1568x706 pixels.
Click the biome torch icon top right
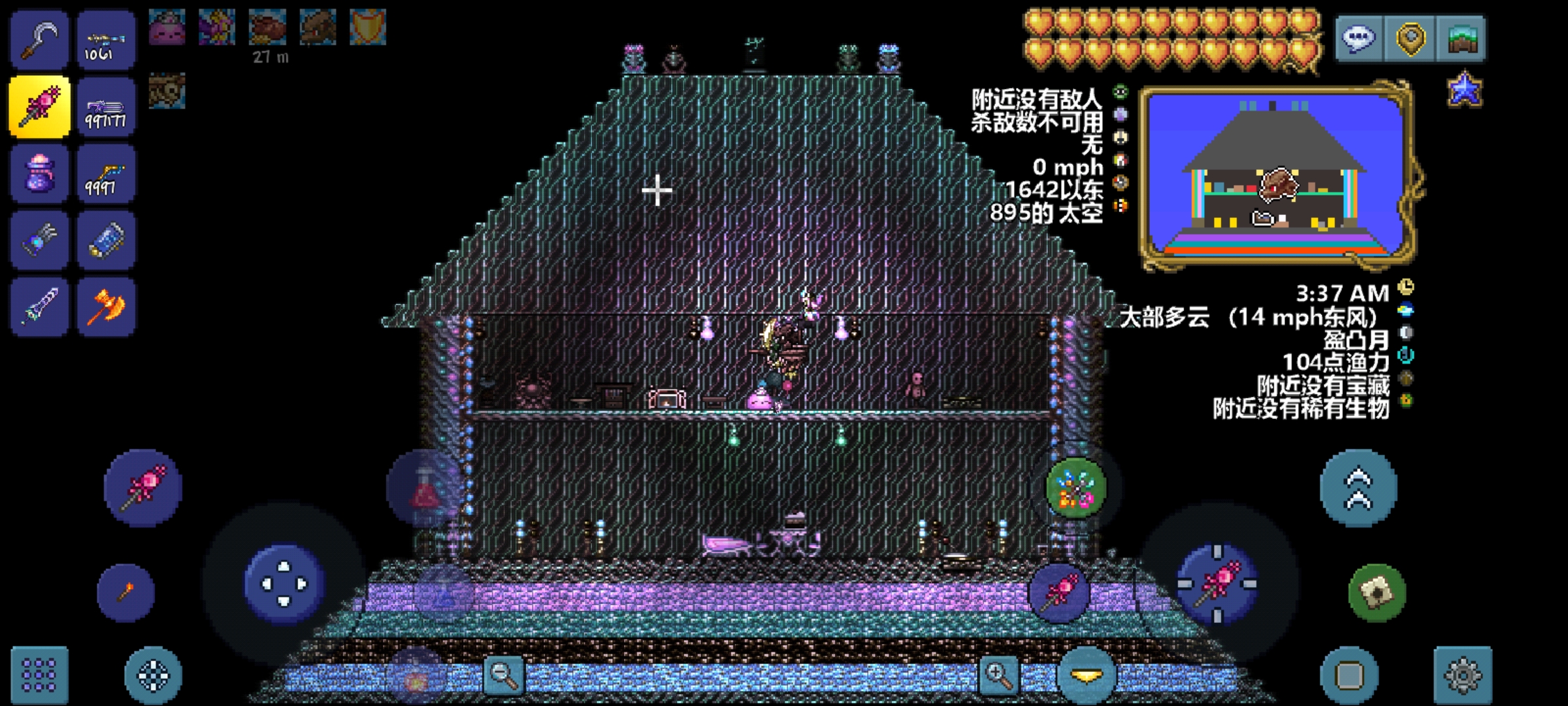[1463, 37]
